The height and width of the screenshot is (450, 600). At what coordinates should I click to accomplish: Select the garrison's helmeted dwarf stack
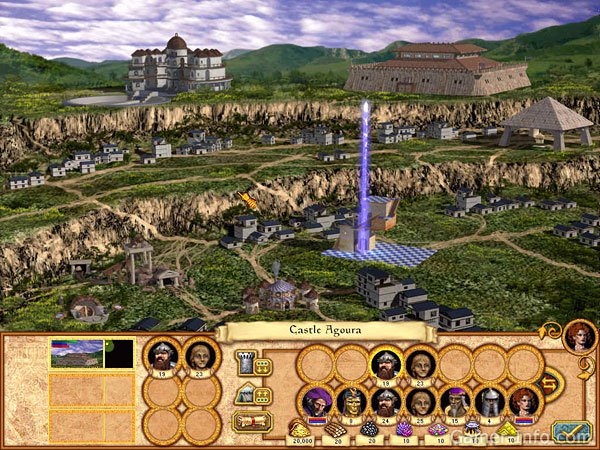[385, 364]
